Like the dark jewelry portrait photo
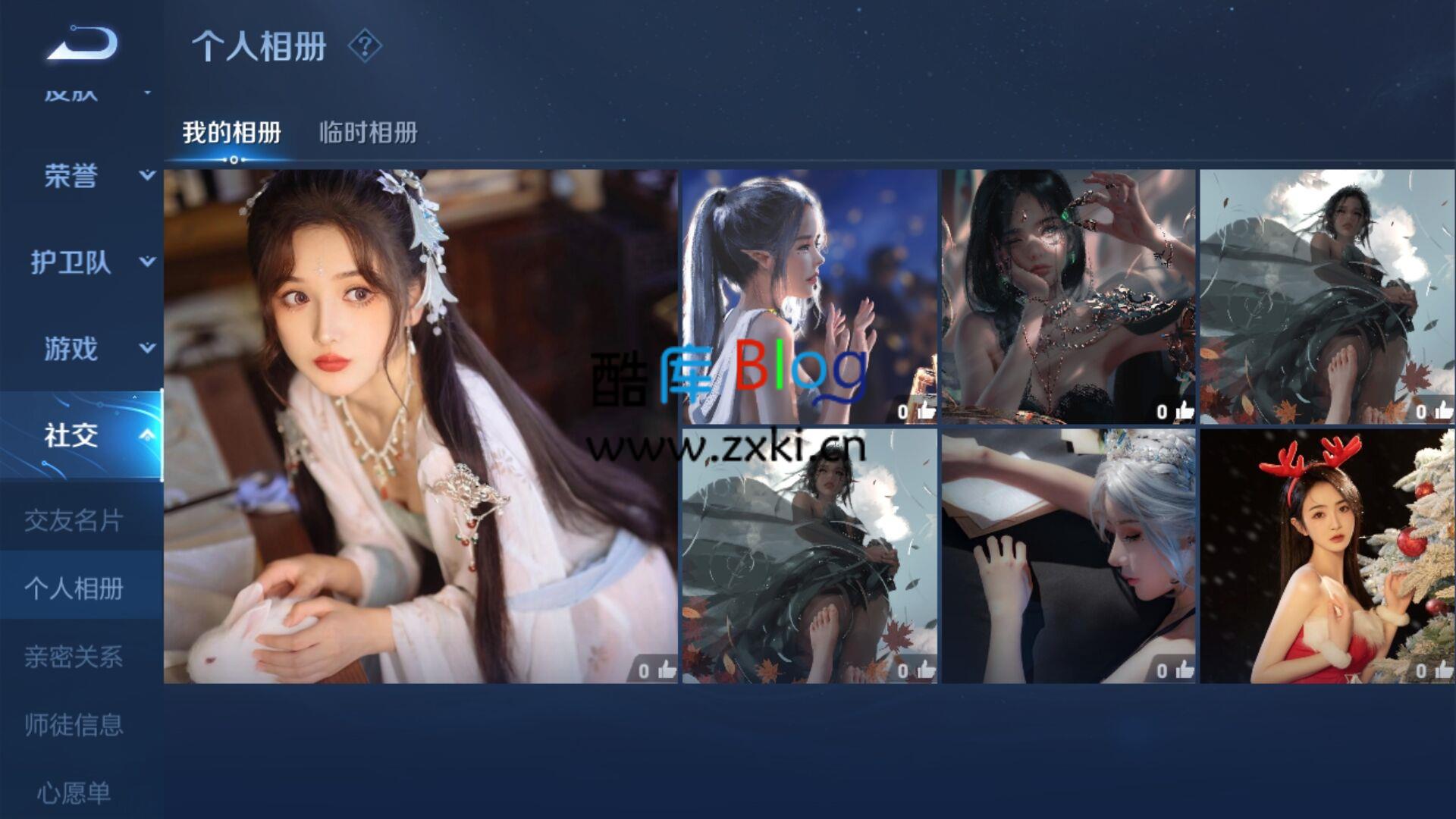This screenshot has height=819, width=1456. click(x=1184, y=410)
